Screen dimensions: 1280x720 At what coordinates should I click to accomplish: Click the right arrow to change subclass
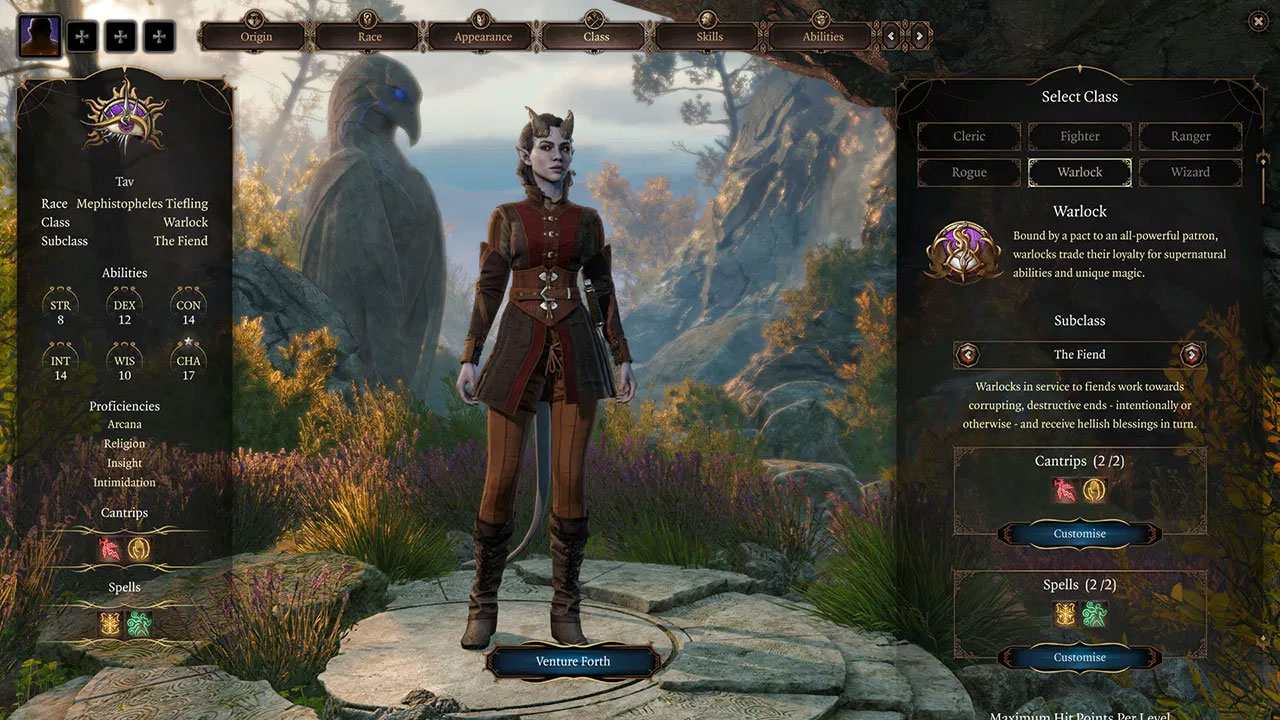click(1191, 354)
